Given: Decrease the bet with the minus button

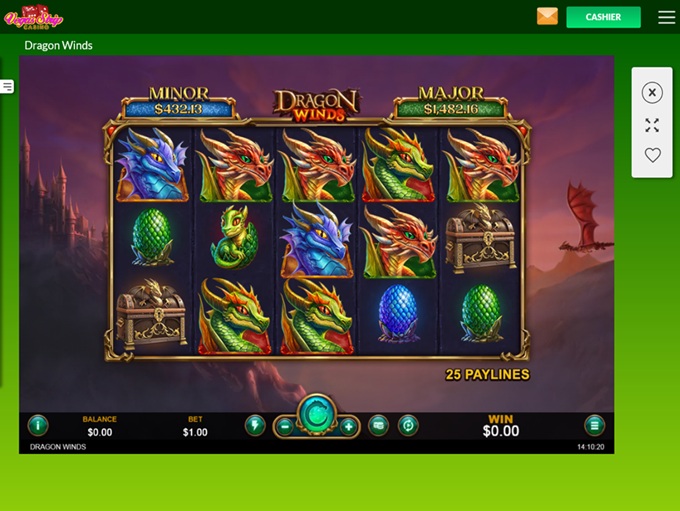Looking at the screenshot, I should click(284, 426).
